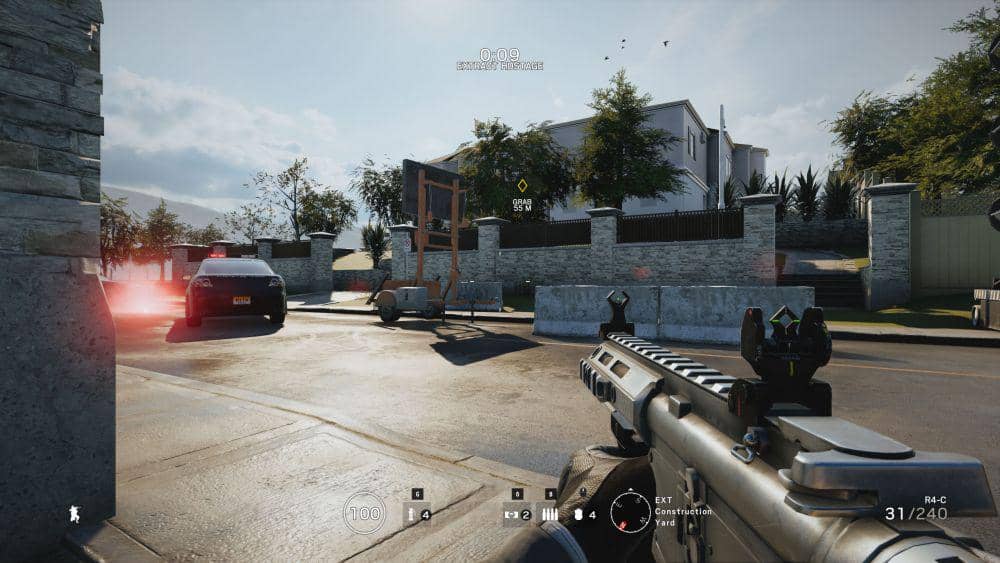The height and width of the screenshot is (563, 1000).
Task: Click the shield icon beside the compass
Action: (578, 515)
